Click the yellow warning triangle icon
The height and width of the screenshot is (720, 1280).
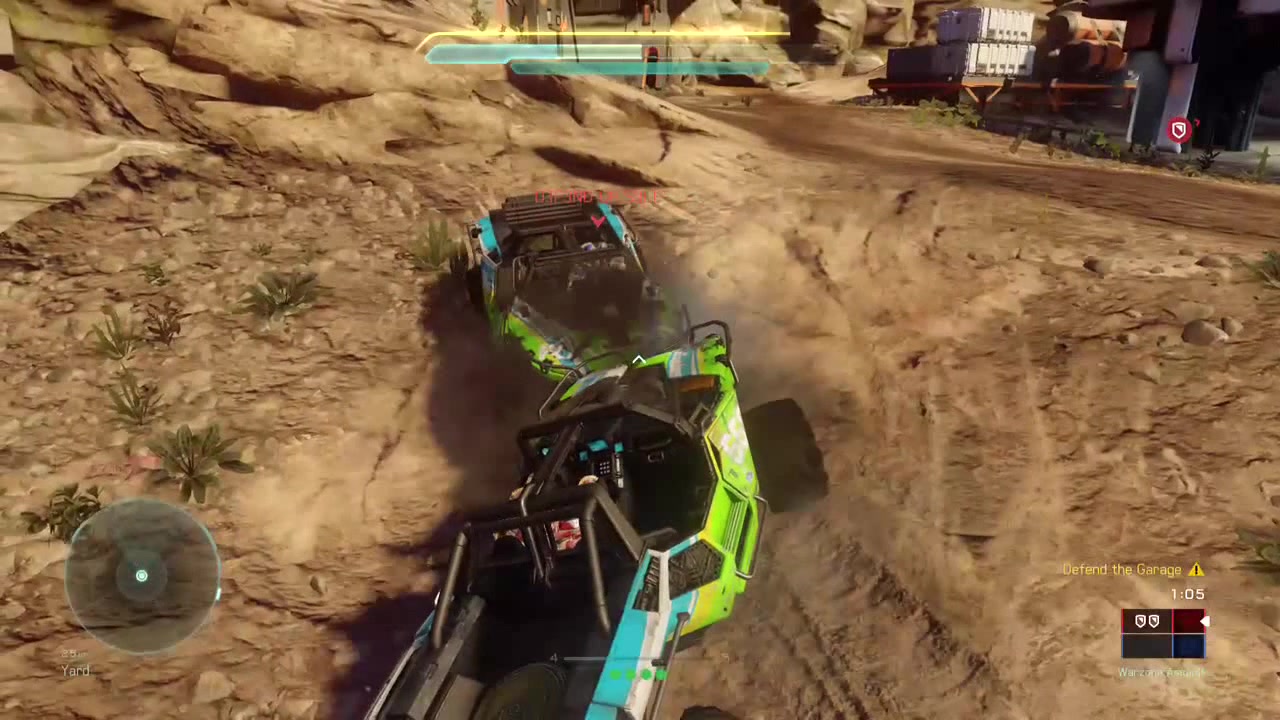click(1196, 570)
